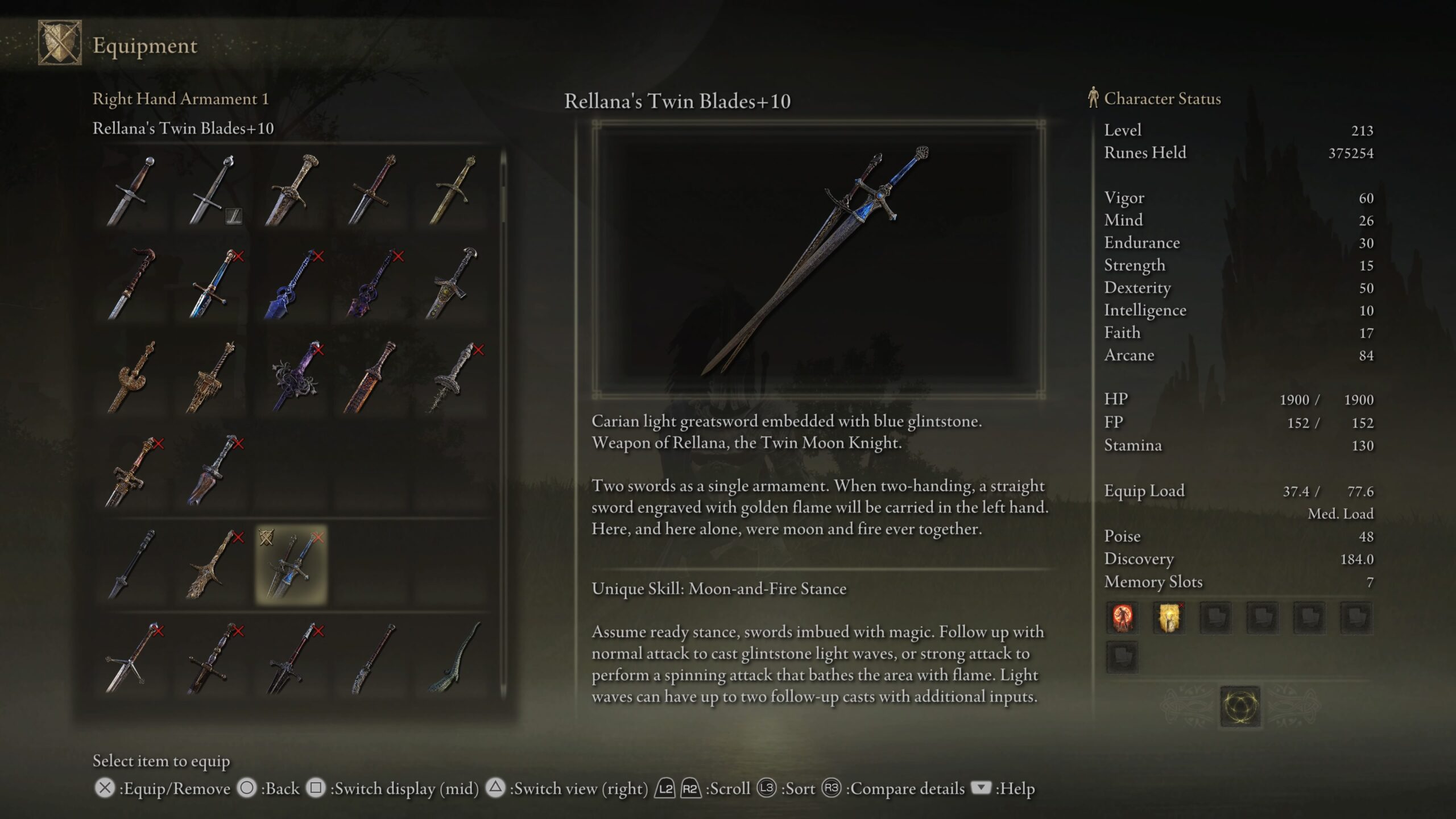Choose the blue crystal sword with twisted hilt
Image resolution: width=1456 pixels, height=819 pixels.
tap(291, 284)
